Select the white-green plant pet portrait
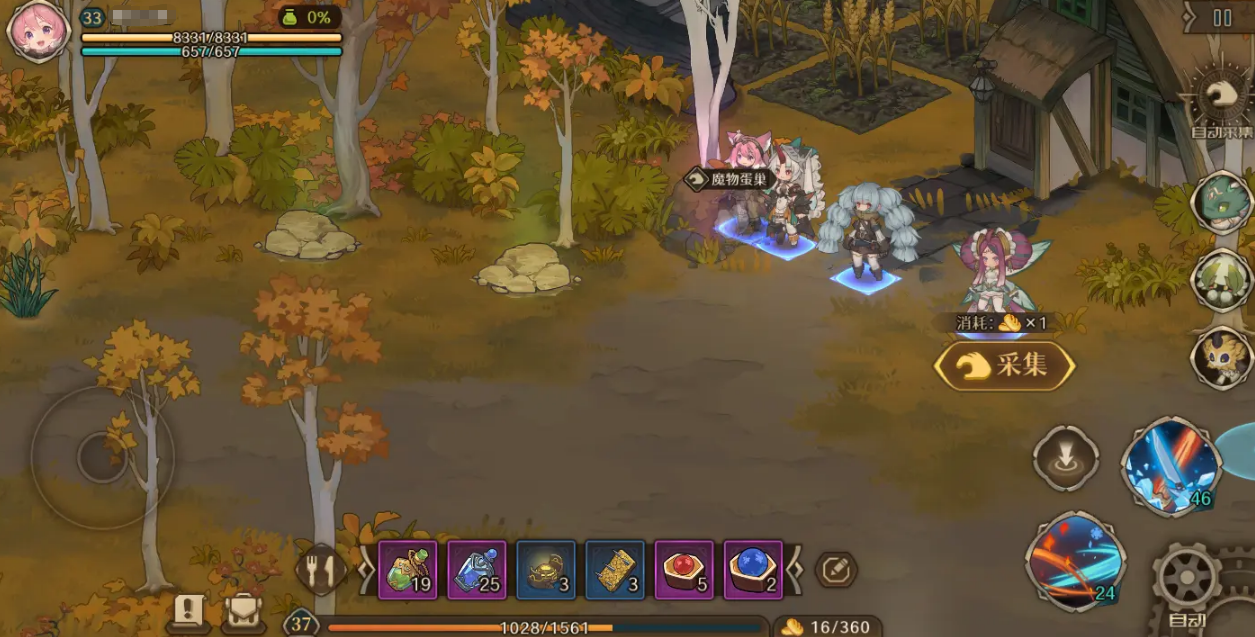This screenshot has height=637, width=1255. (1223, 279)
